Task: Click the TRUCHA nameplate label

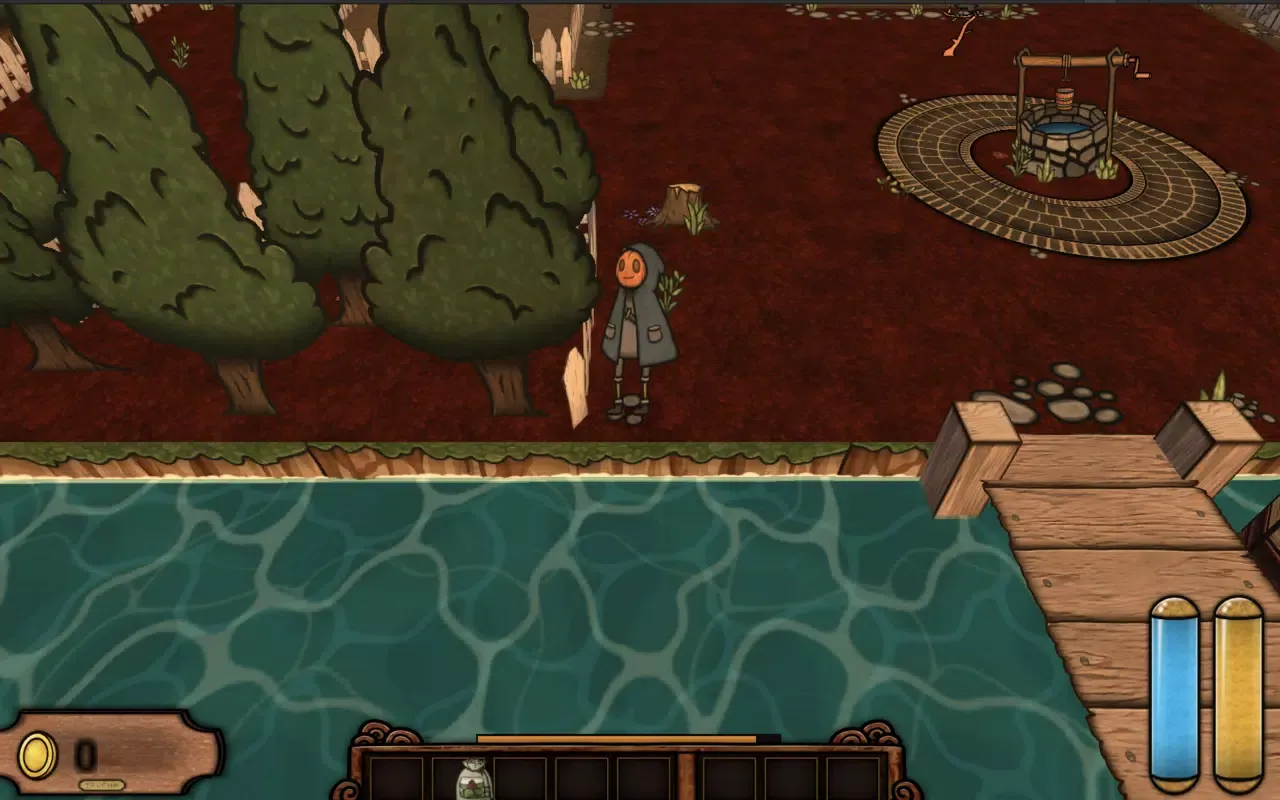Action: tap(104, 786)
